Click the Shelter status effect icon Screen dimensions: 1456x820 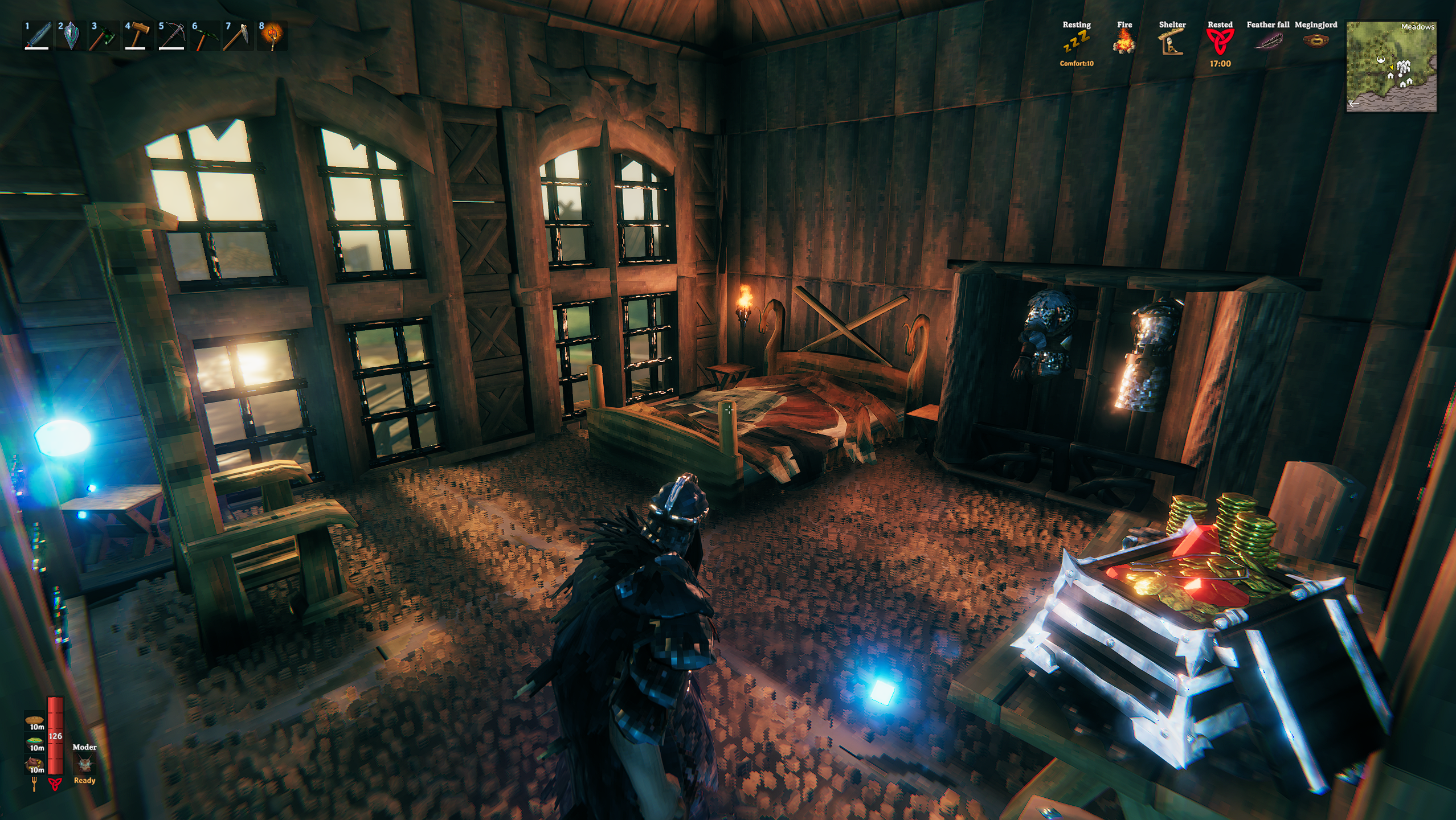[x=1172, y=42]
